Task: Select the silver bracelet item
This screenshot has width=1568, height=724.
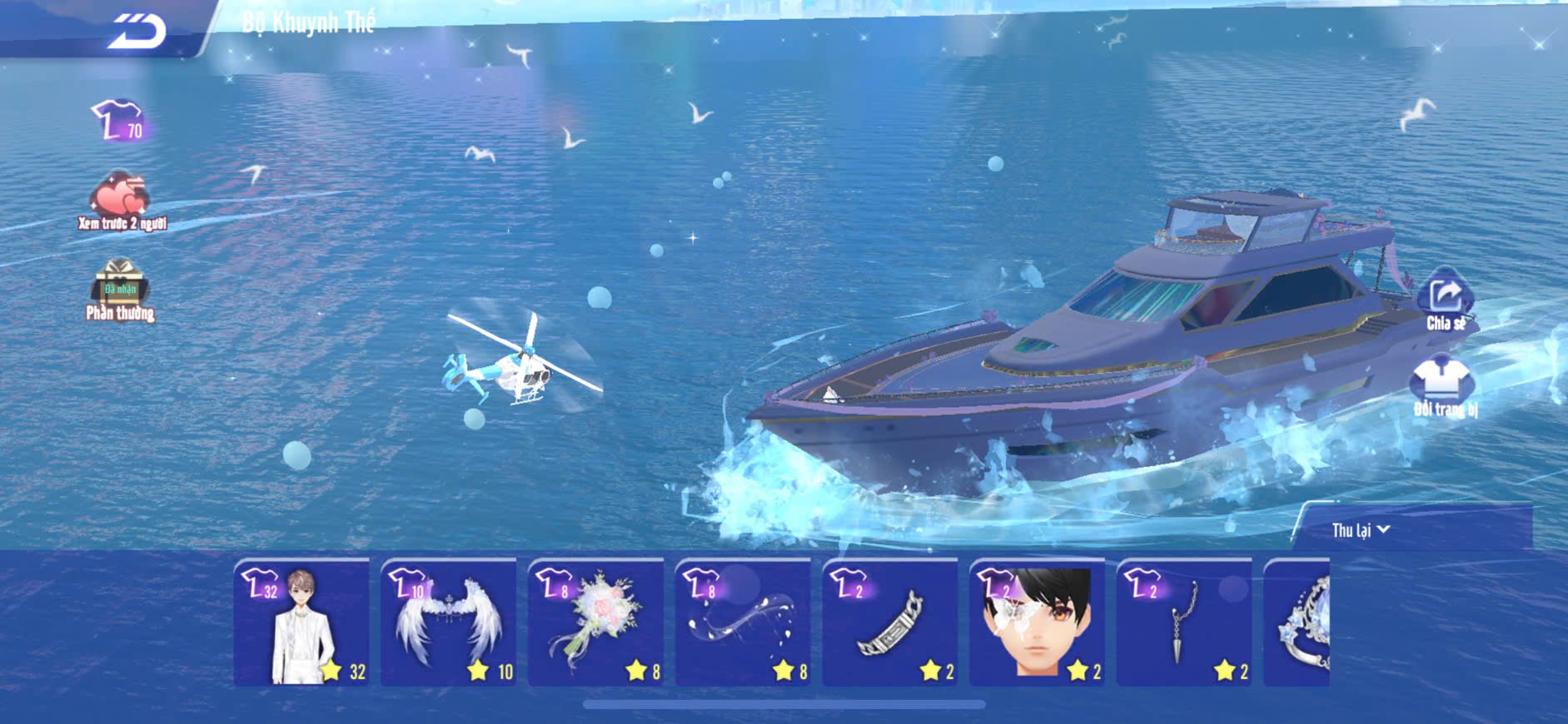Action: pyautogui.click(x=890, y=622)
